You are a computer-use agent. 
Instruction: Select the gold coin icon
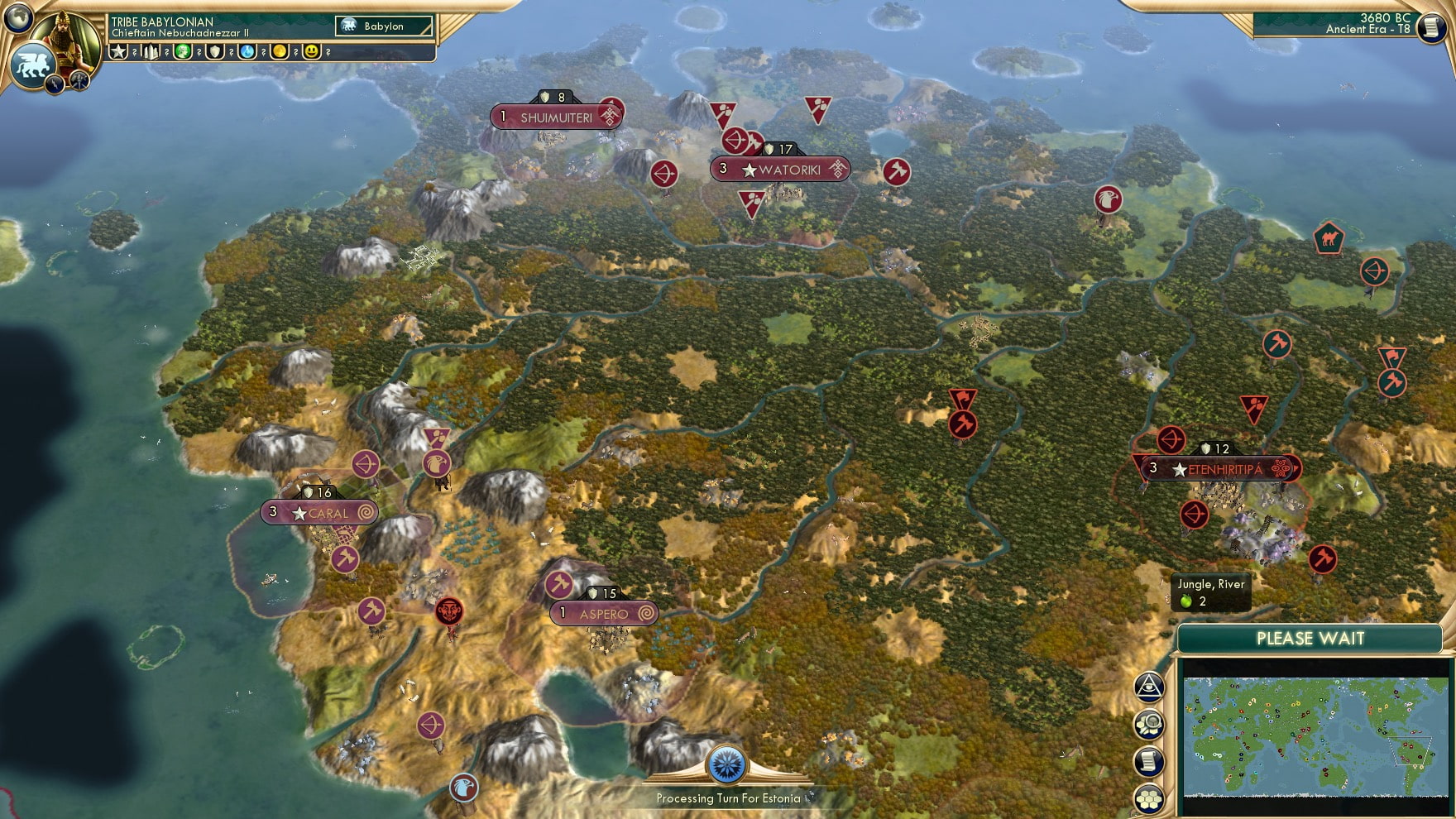(x=280, y=52)
